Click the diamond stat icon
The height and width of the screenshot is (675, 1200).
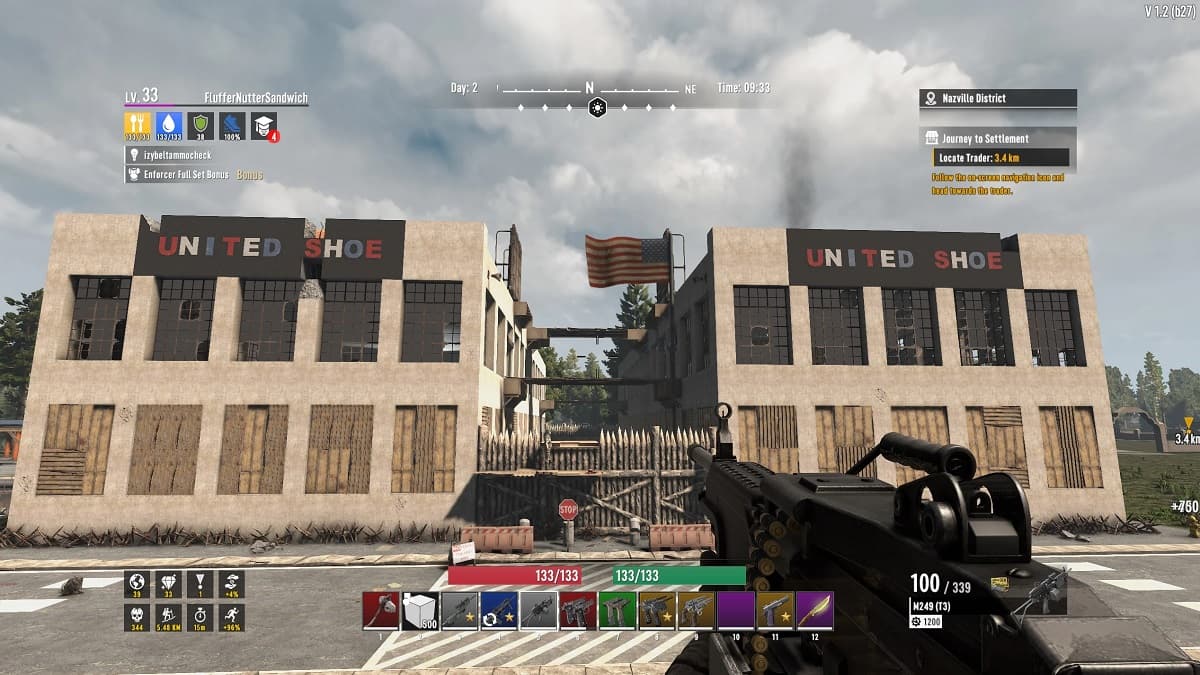click(x=169, y=584)
